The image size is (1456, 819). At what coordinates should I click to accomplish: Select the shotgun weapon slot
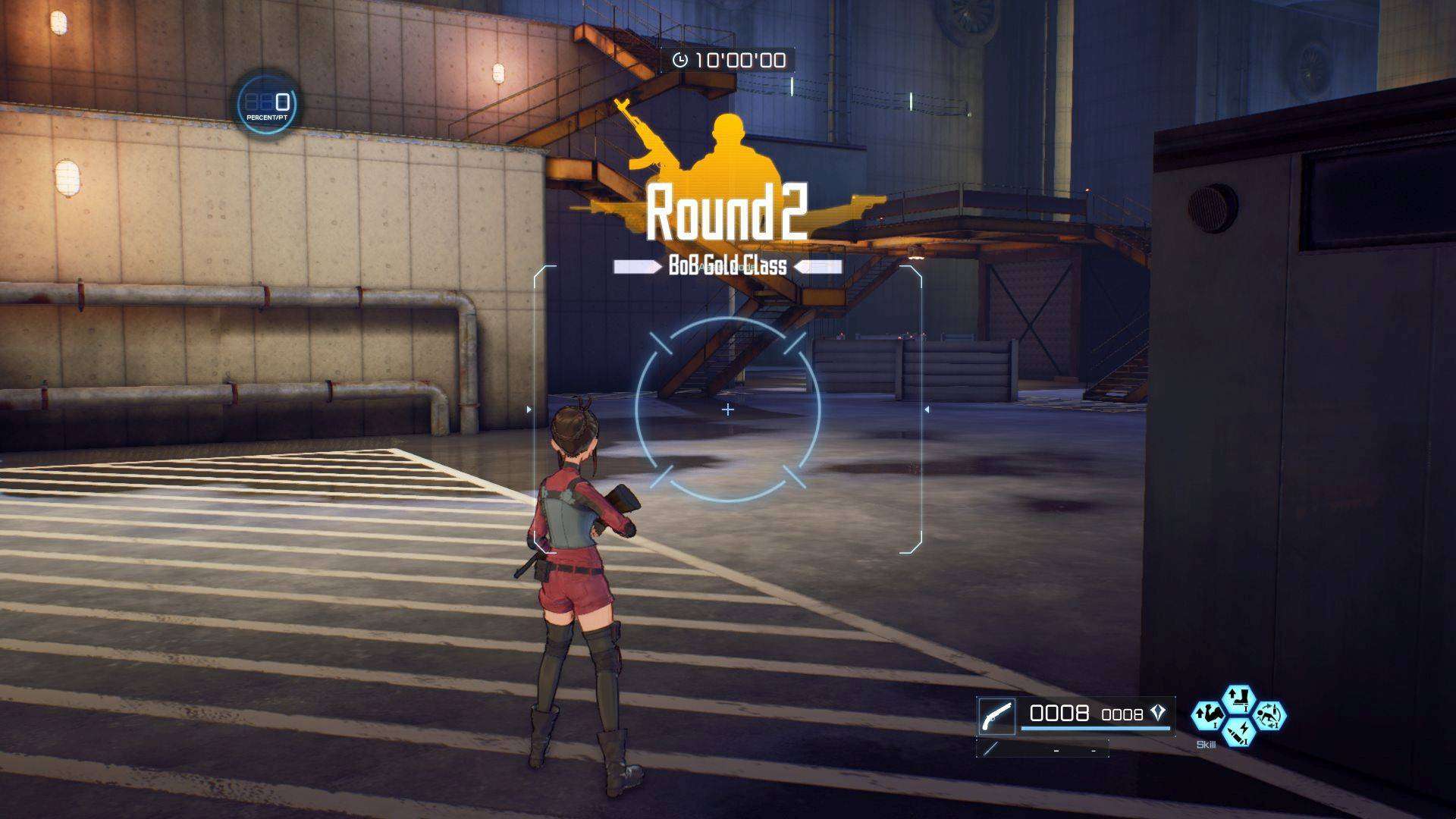tap(996, 716)
